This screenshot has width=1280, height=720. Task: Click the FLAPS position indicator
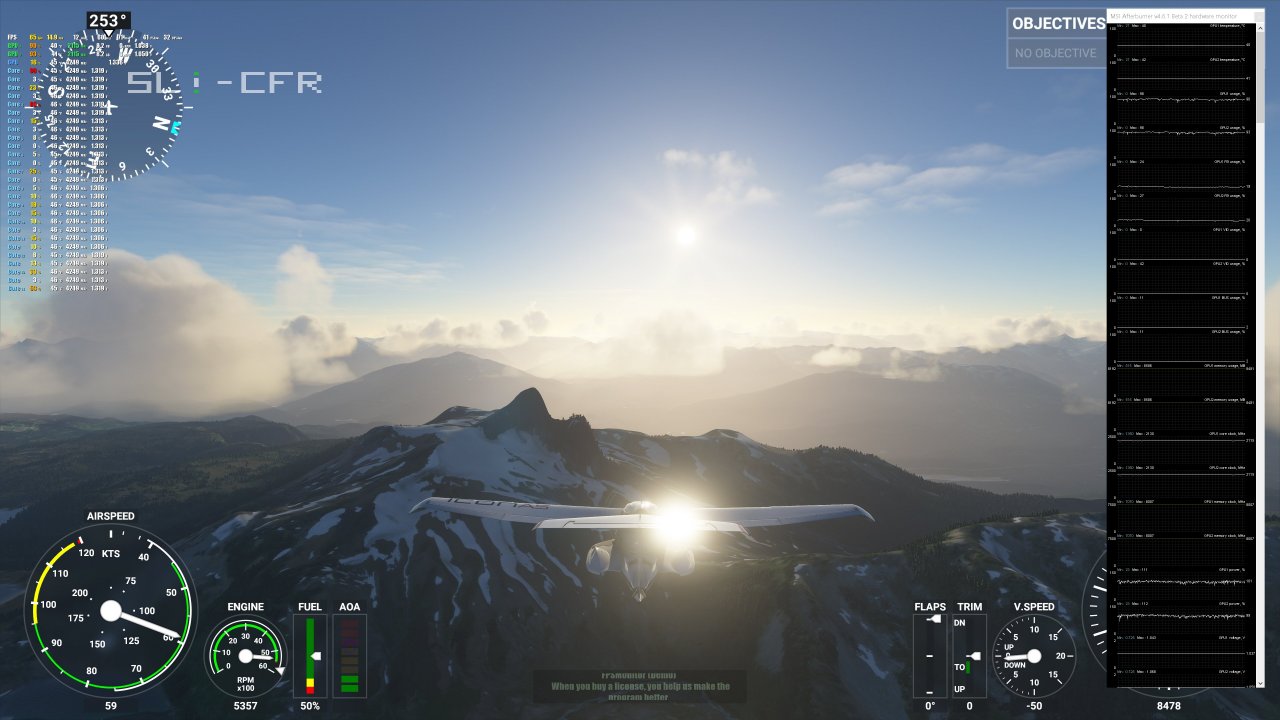click(x=930, y=655)
